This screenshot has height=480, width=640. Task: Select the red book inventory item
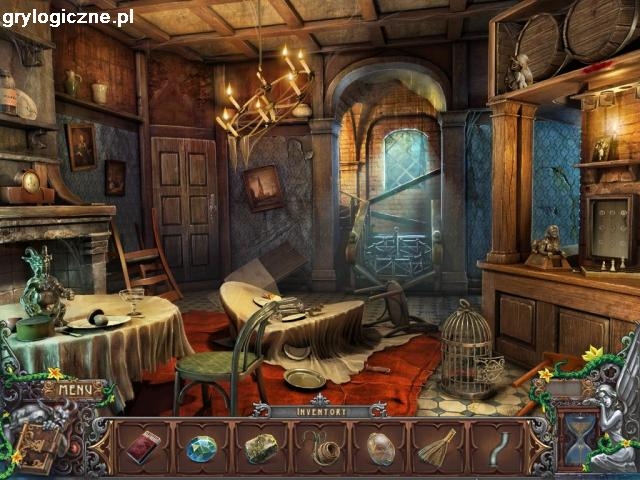[x=143, y=447]
